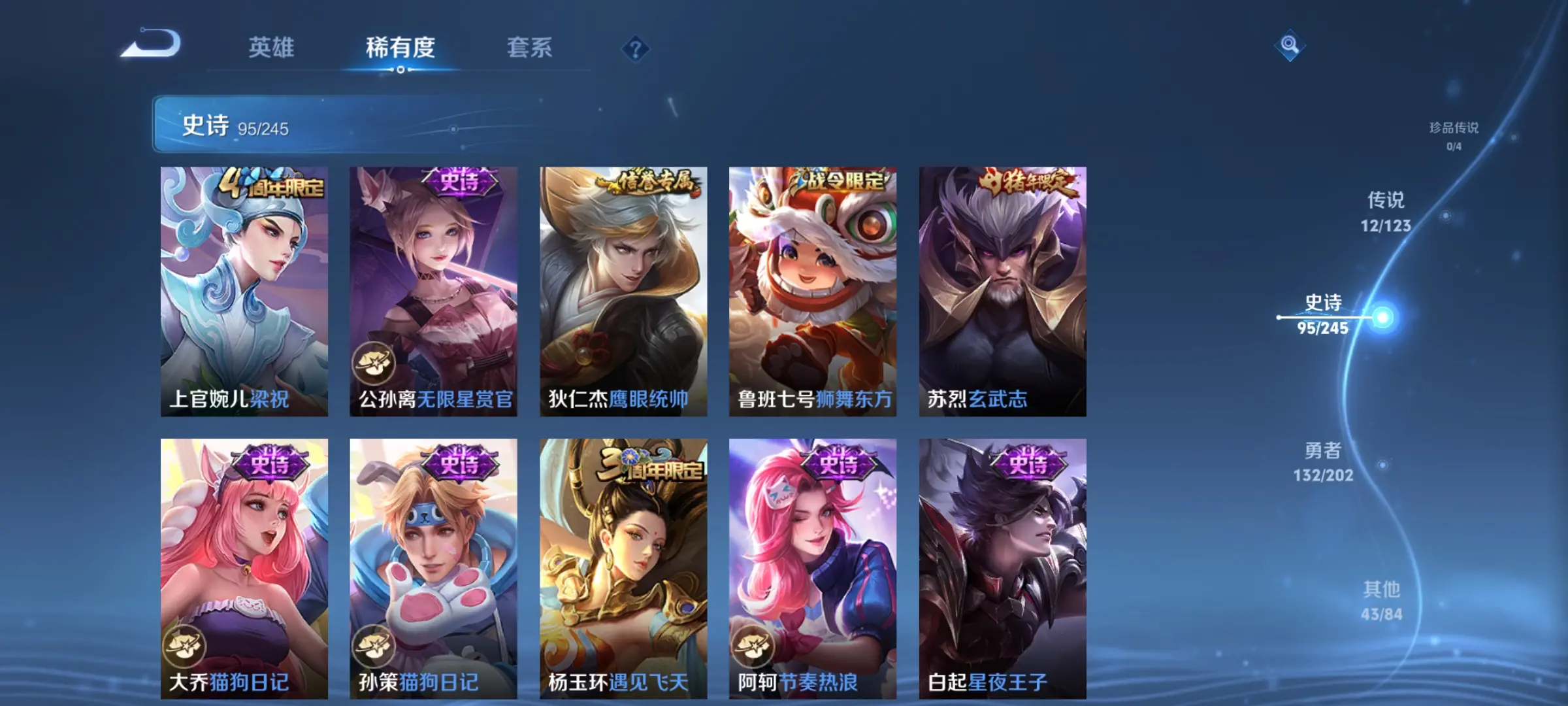Jump to the 传说 rarity section

[x=1386, y=211]
